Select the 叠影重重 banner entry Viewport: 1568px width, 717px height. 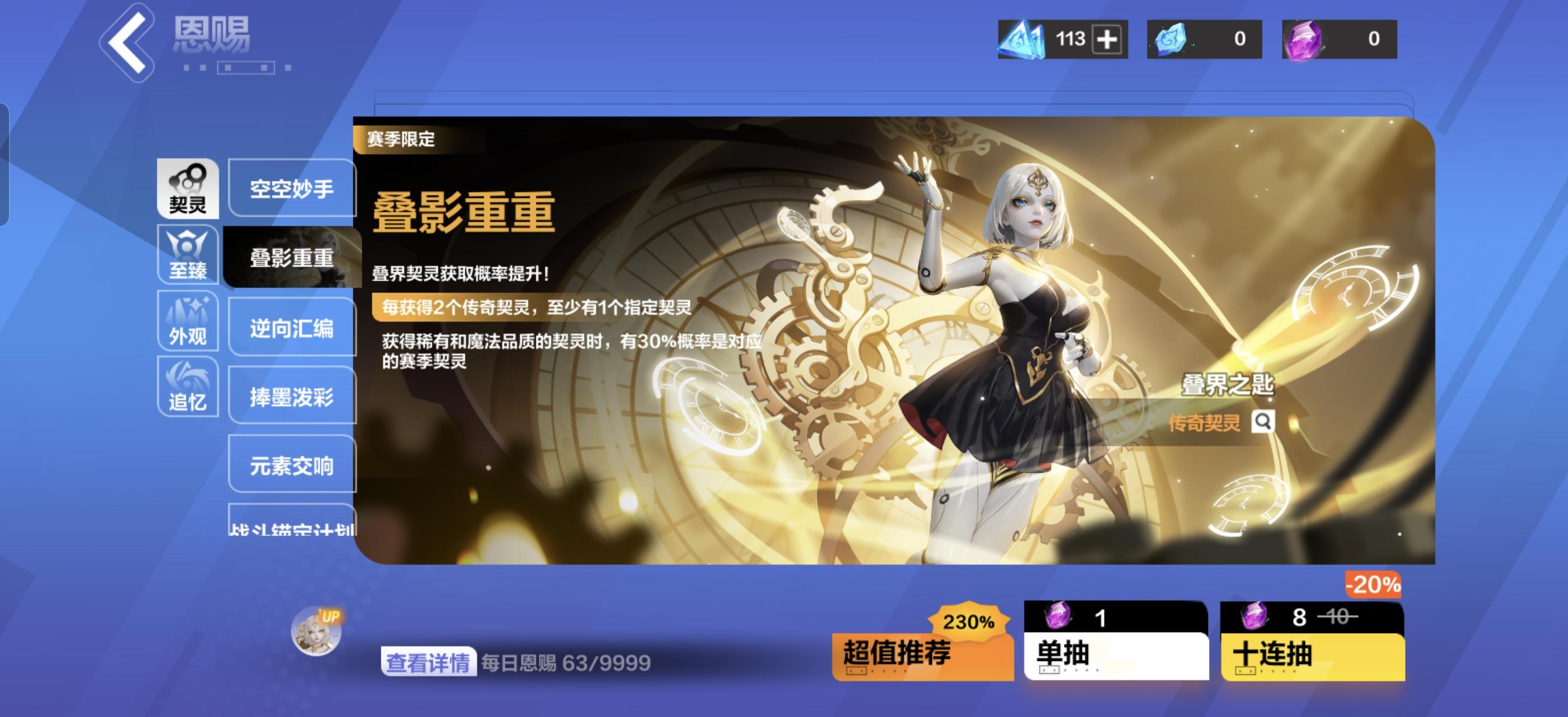pyautogui.click(x=291, y=258)
